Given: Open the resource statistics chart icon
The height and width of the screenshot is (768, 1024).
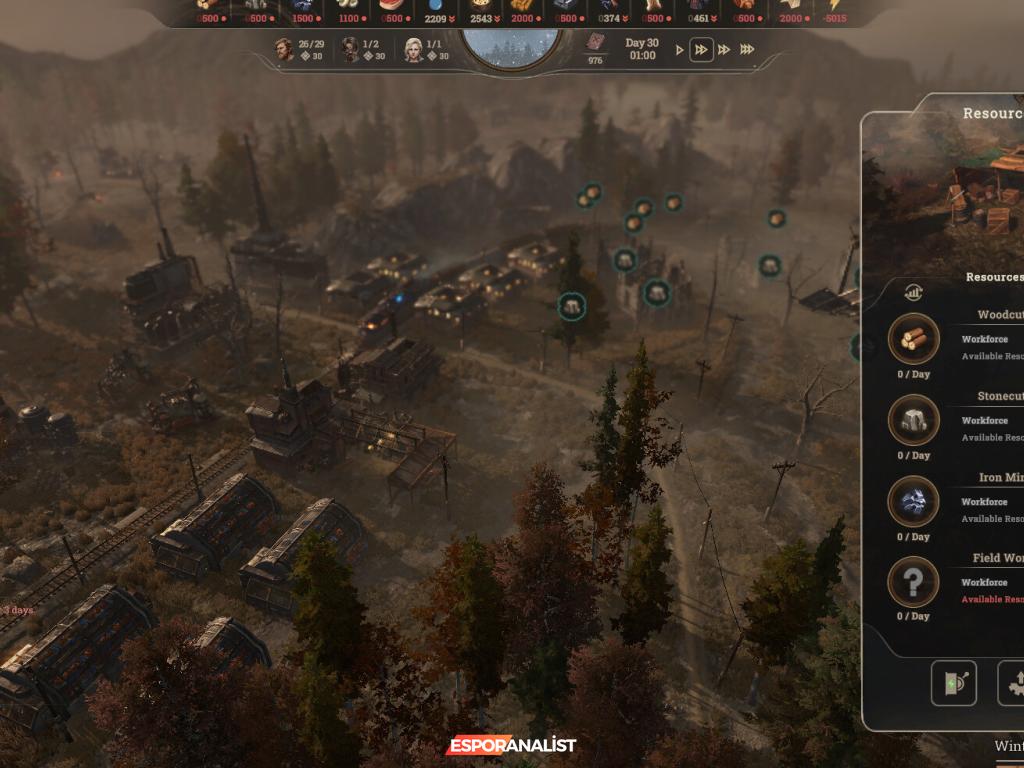Looking at the screenshot, I should click(913, 292).
